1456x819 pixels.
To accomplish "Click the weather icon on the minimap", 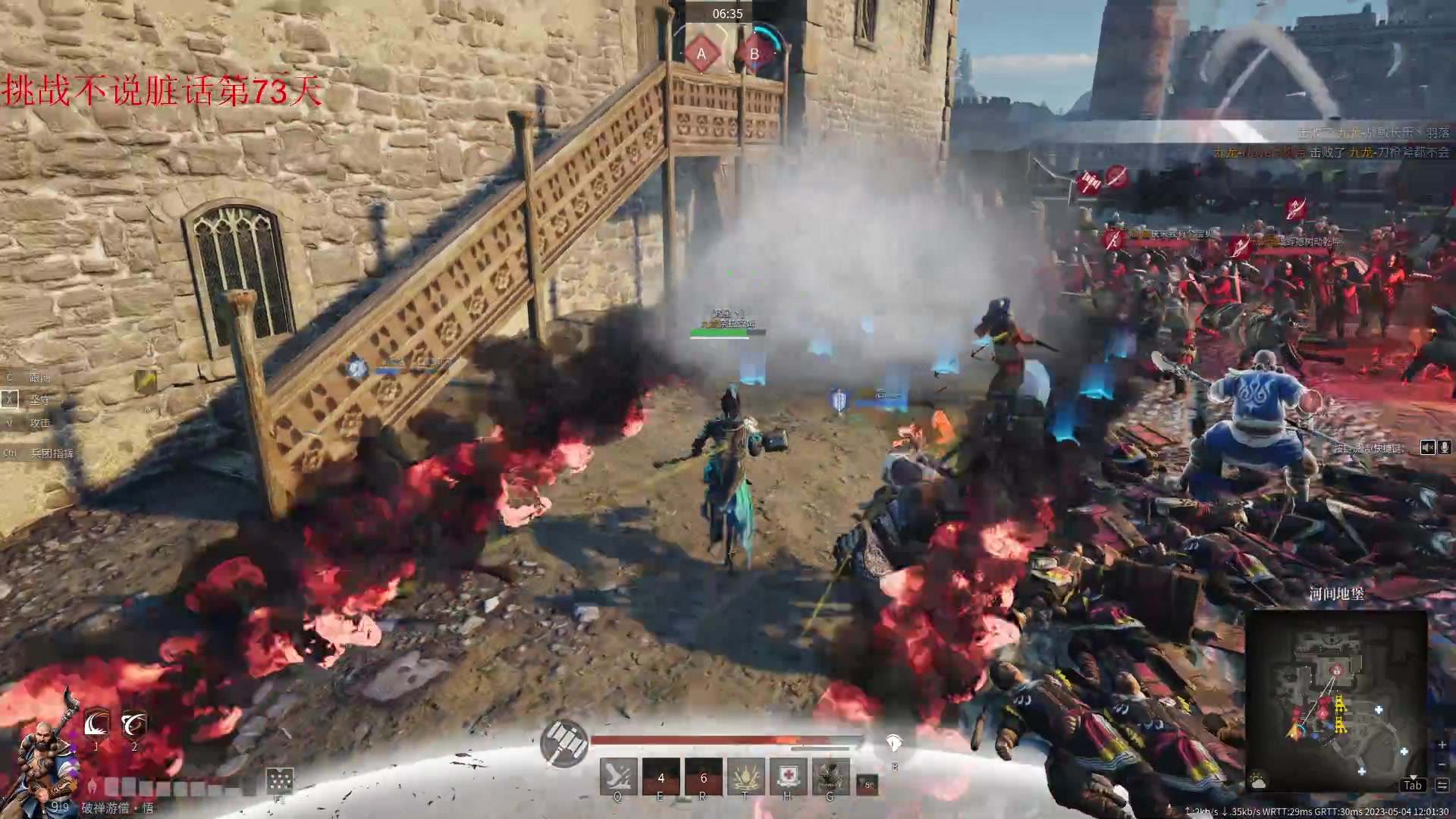I will [x=1259, y=781].
